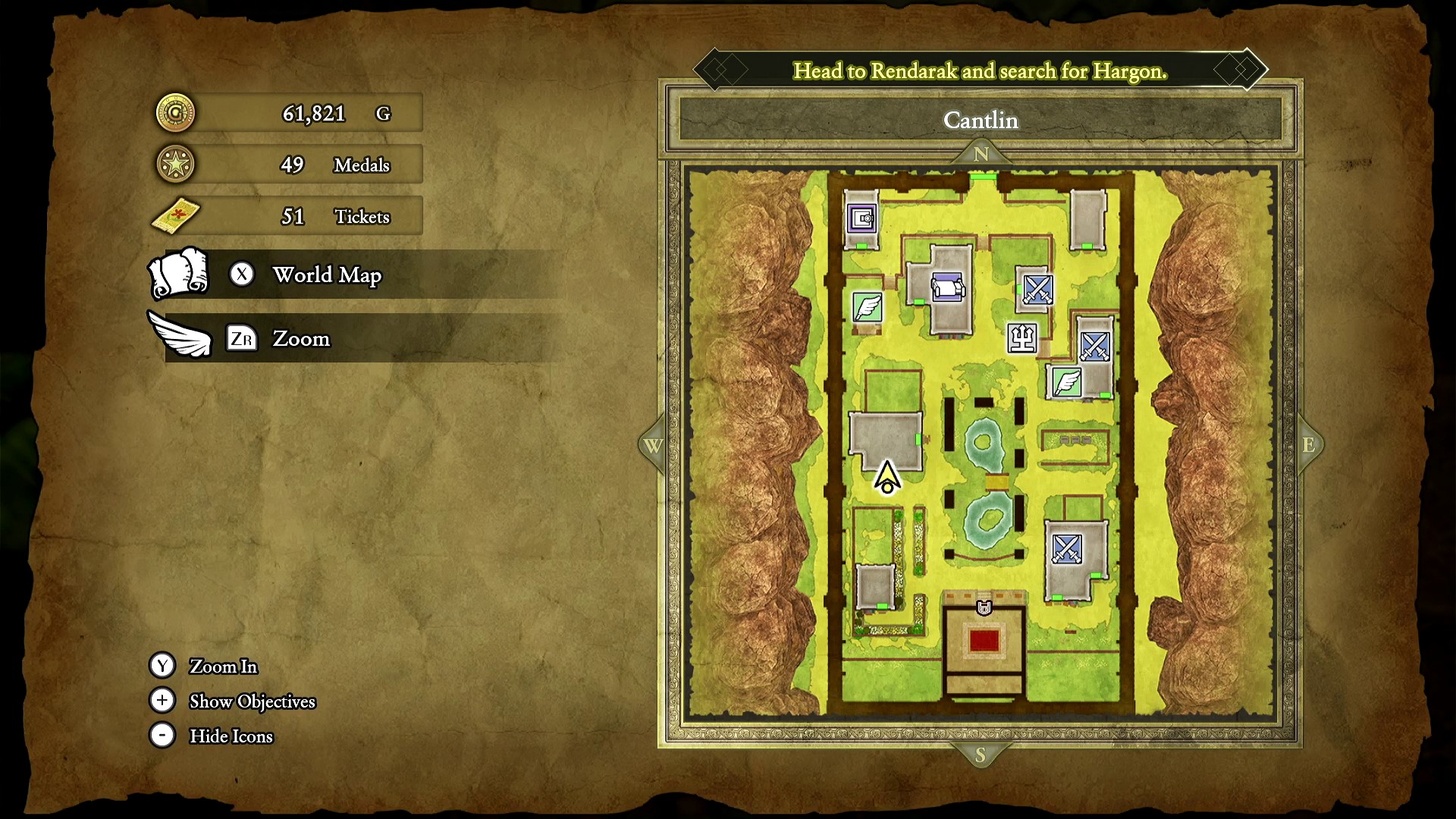Viewport: 1456px width, 819px height.
Task: Click the Rendarak objective banner
Action: pyautogui.click(x=980, y=71)
